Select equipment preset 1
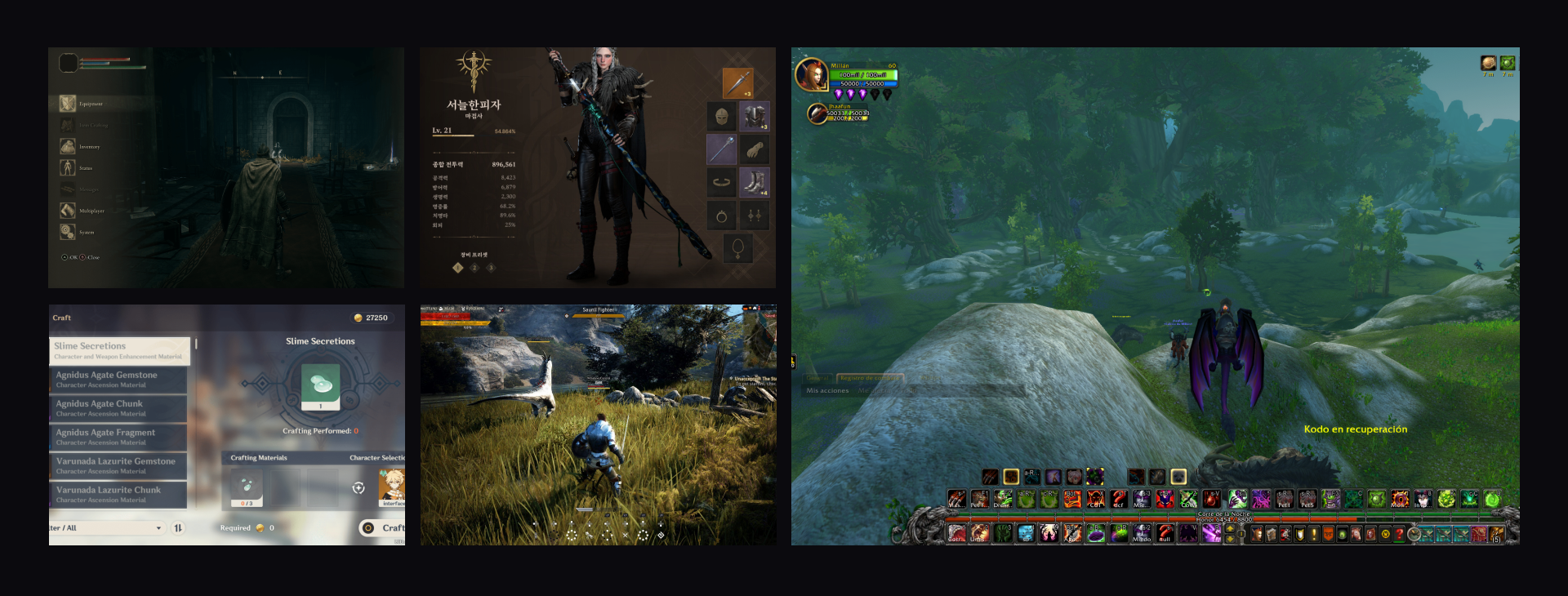Screen dimensions: 1568x596 point(457,268)
